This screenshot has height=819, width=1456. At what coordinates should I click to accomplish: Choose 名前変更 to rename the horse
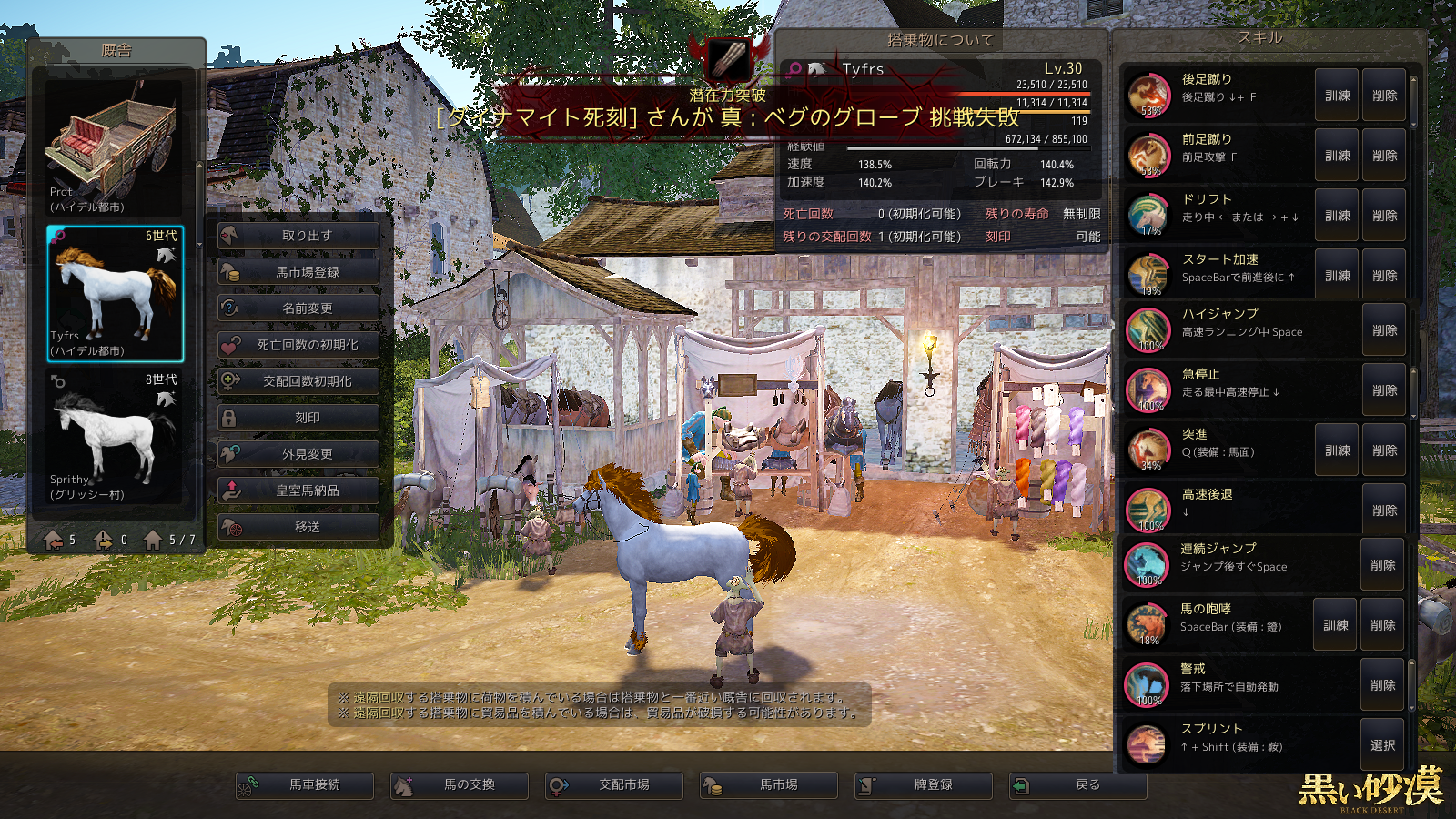298,308
